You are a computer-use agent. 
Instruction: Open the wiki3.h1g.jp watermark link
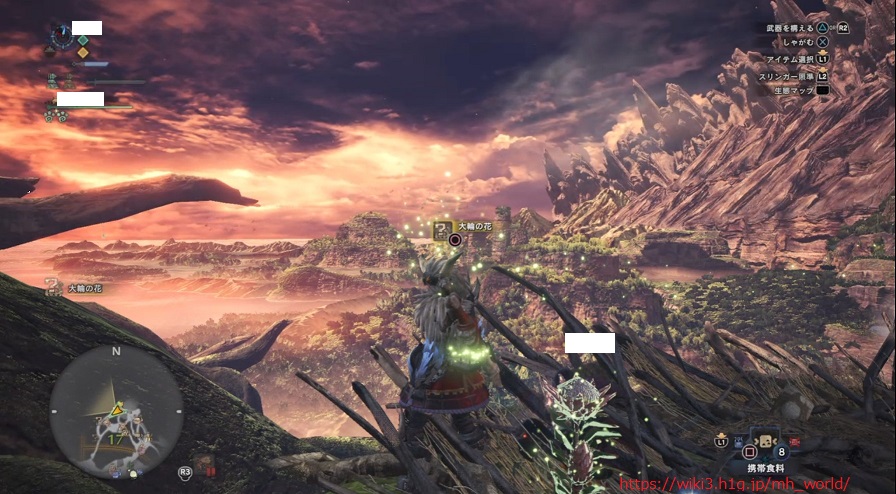(735, 483)
